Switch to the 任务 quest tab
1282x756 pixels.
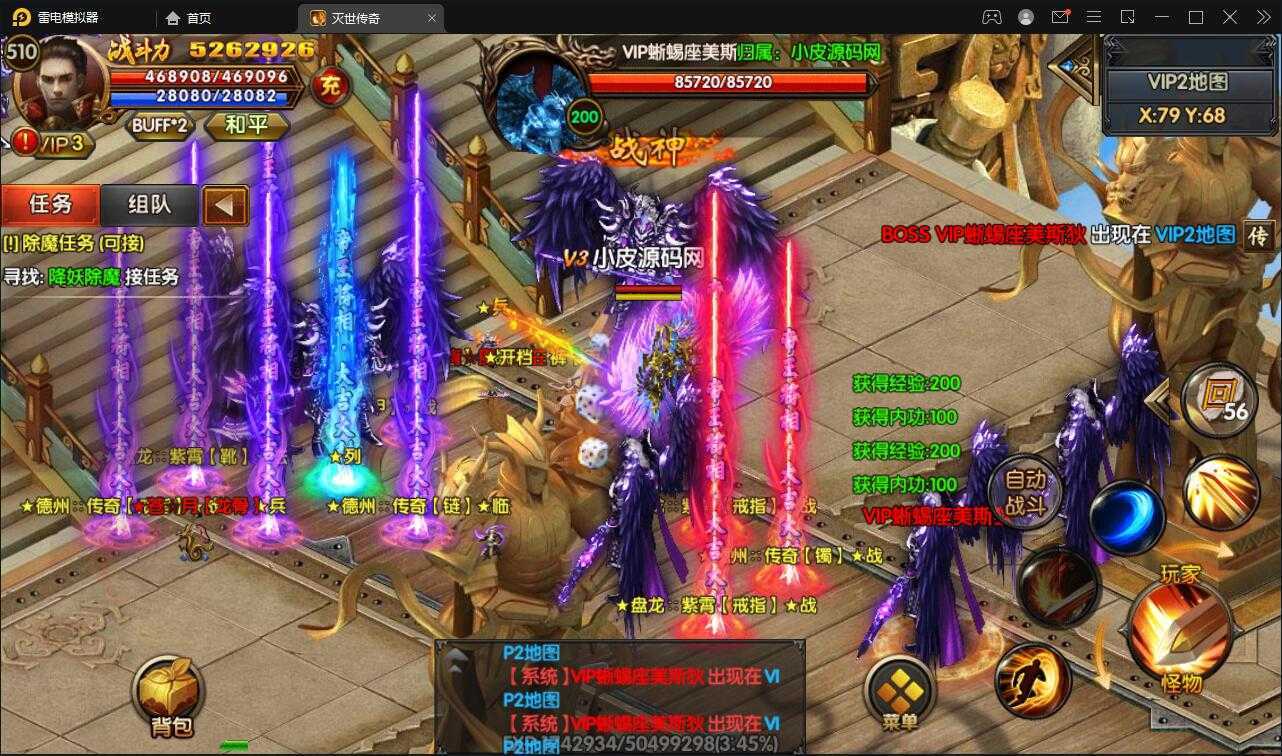(x=50, y=205)
